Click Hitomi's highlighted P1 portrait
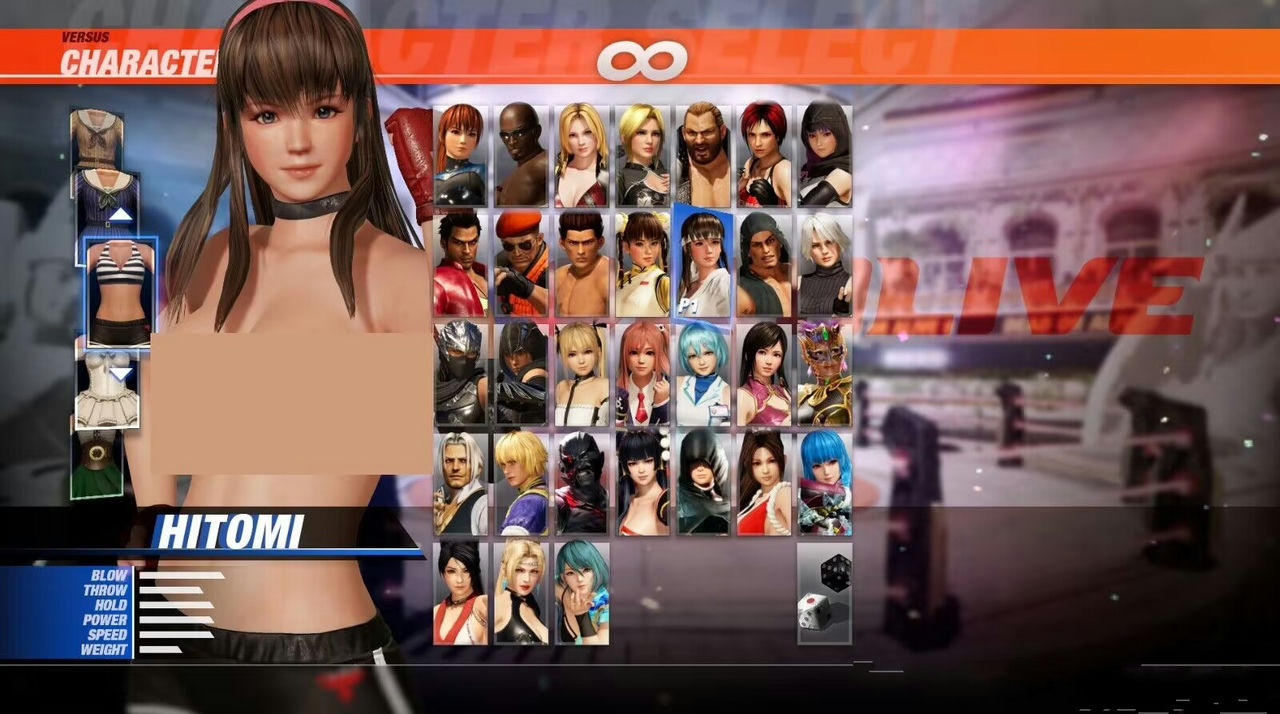 tap(703, 264)
